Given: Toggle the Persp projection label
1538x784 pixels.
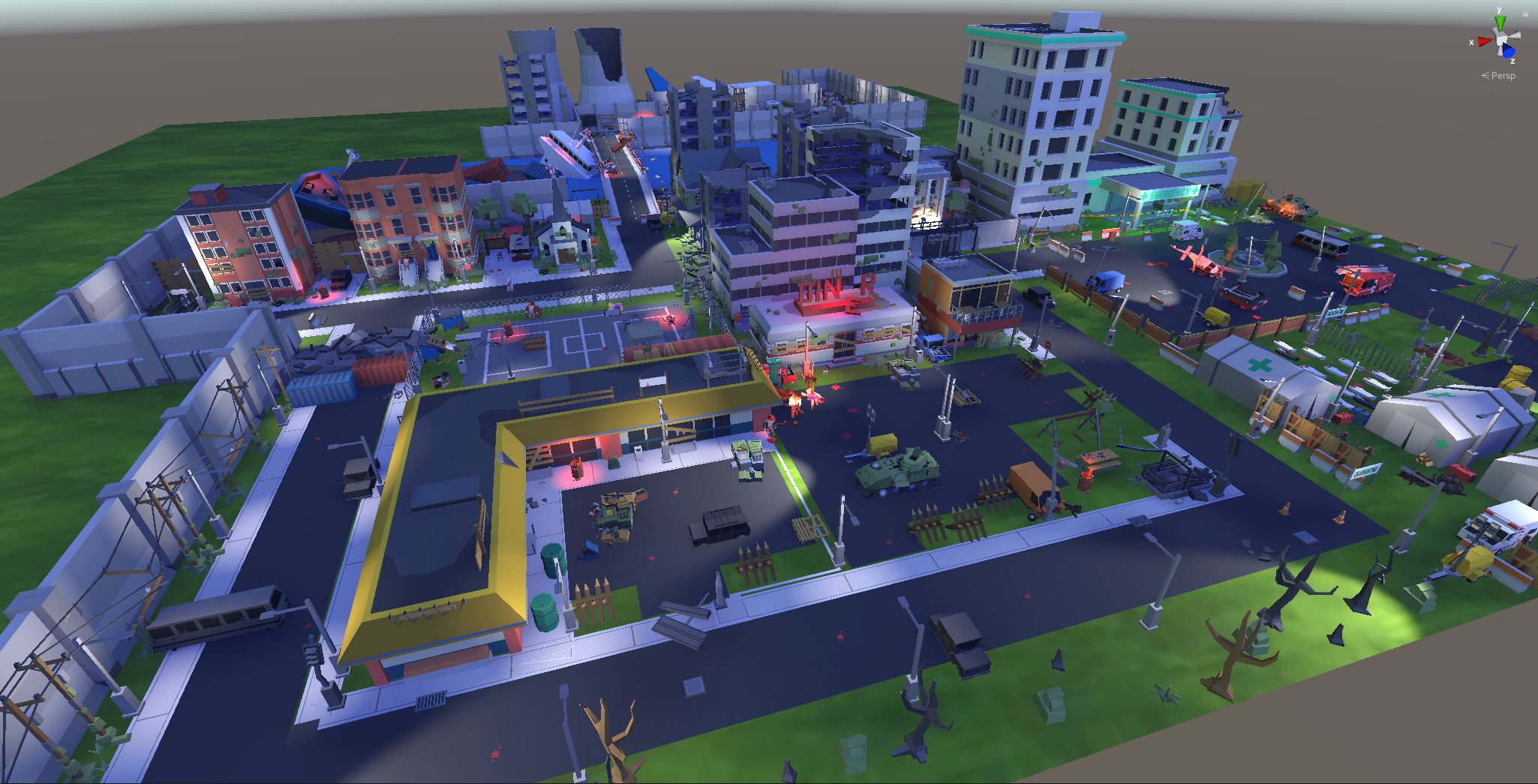Looking at the screenshot, I should pyautogui.click(x=1499, y=76).
